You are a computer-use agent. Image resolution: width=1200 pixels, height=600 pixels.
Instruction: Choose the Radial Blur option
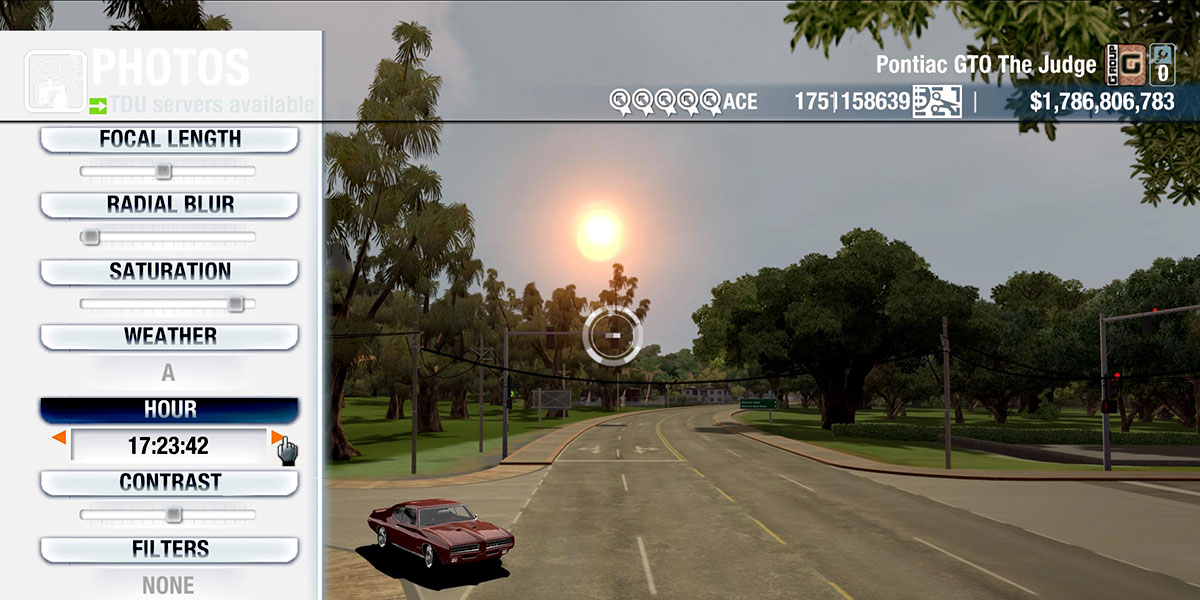click(x=169, y=205)
